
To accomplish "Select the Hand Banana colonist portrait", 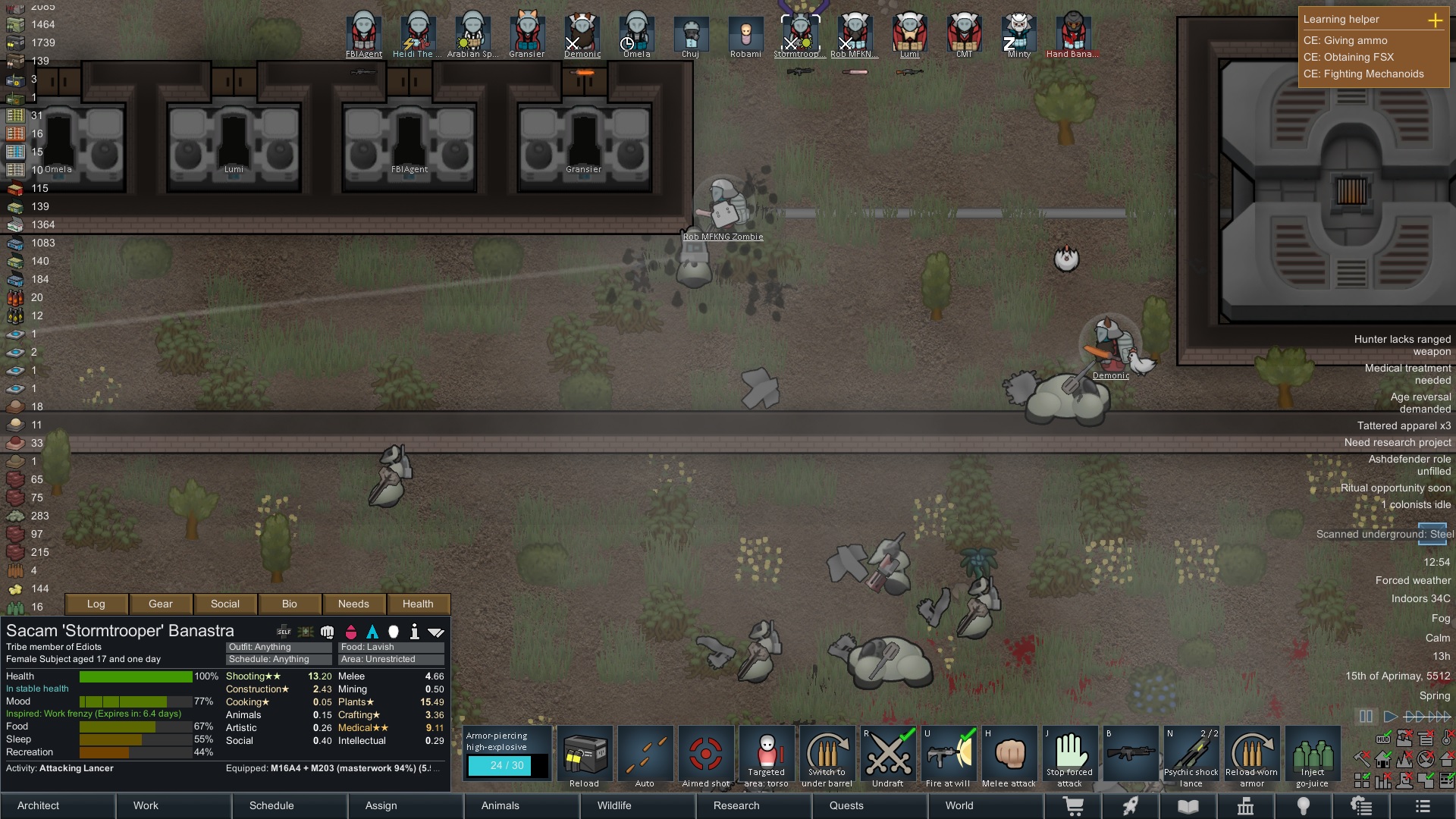I will point(1072,34).
